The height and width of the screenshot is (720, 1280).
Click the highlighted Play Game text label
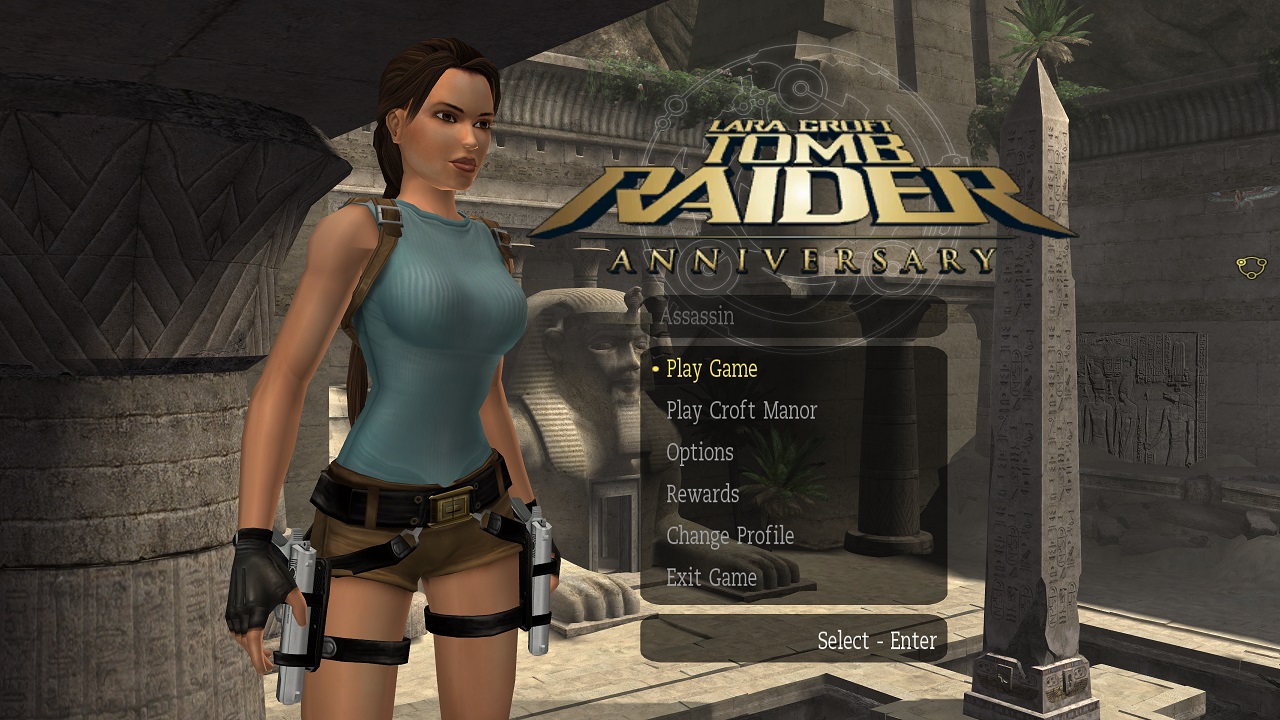click(x=712, y=369)
